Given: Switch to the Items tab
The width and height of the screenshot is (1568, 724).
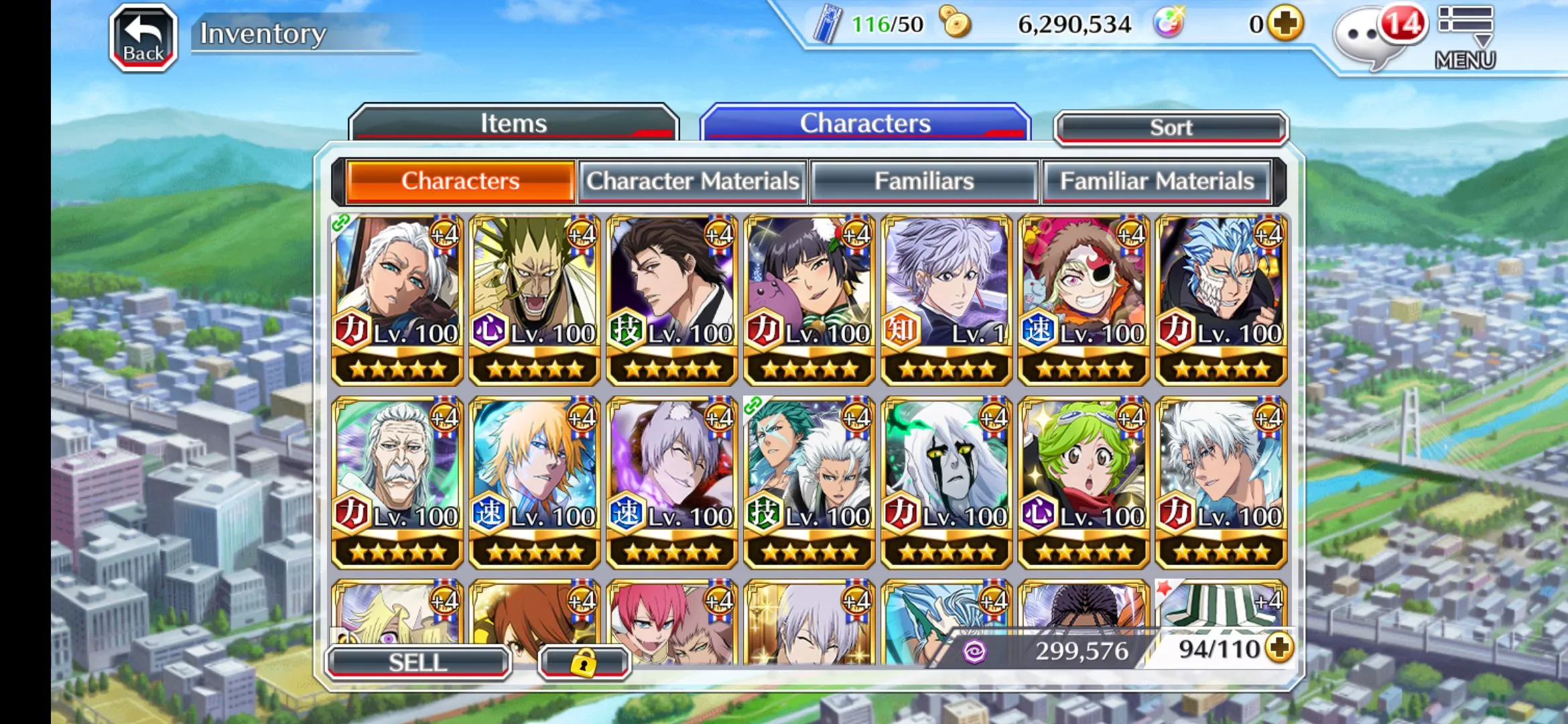Looking at the screenshot, I should (x=513, y=123).
